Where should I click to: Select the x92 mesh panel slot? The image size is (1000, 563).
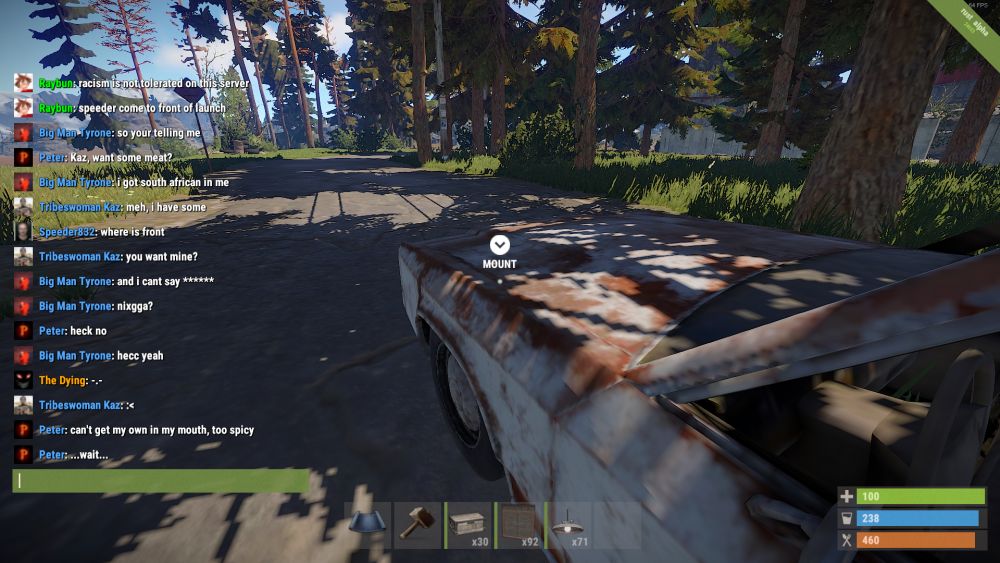click(x=518, y=525)
